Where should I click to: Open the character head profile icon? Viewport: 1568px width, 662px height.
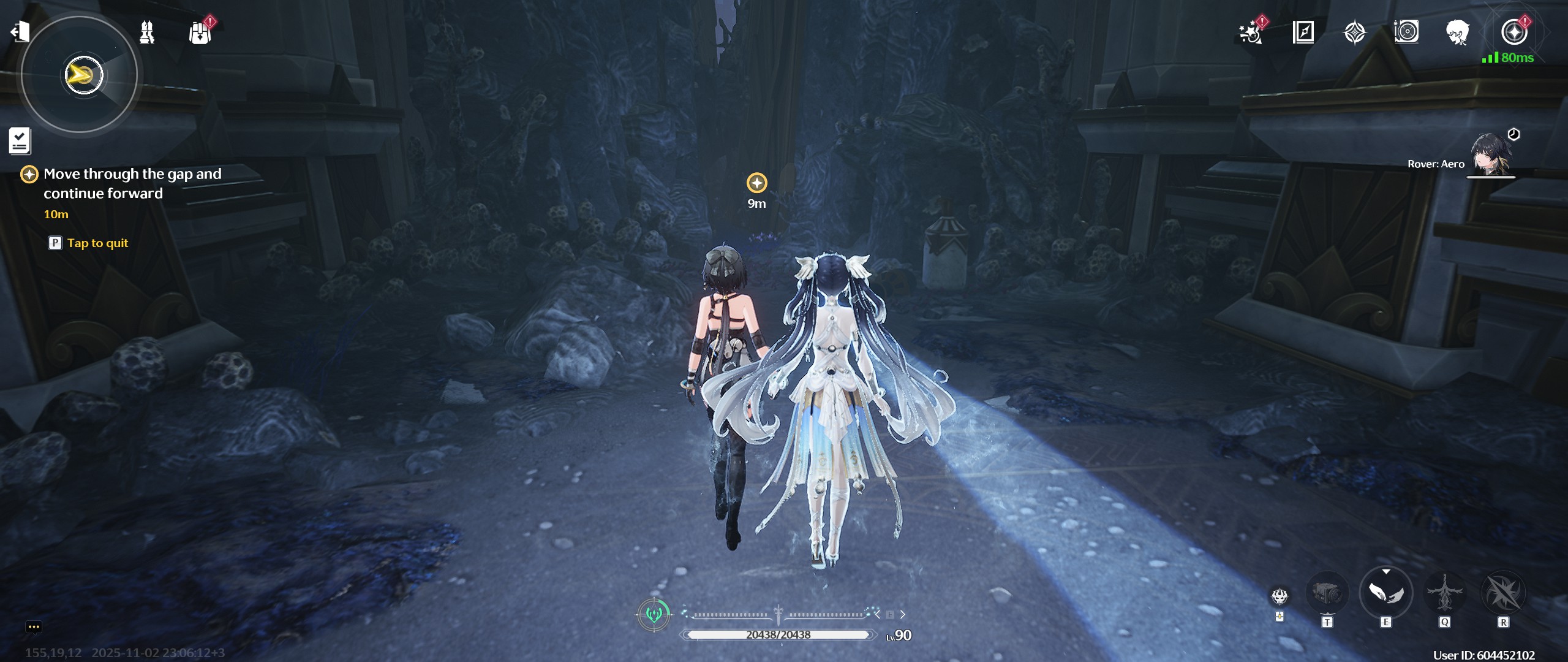[1458, 32]
